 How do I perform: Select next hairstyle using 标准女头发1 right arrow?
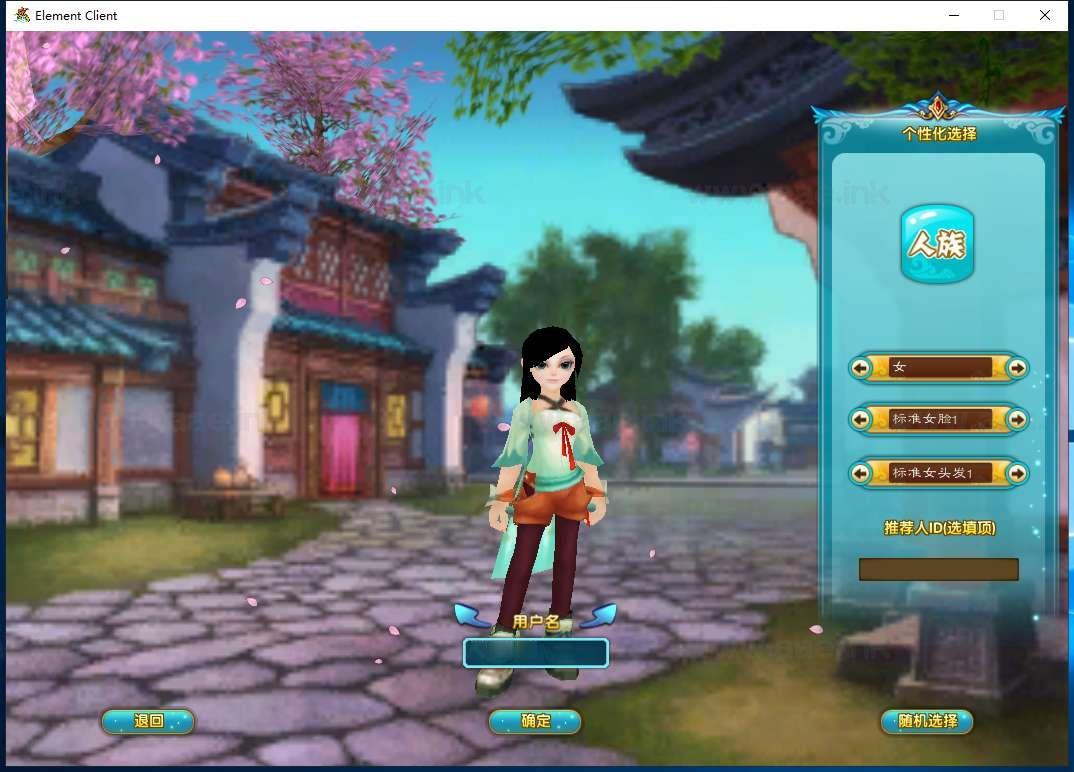1017,473
